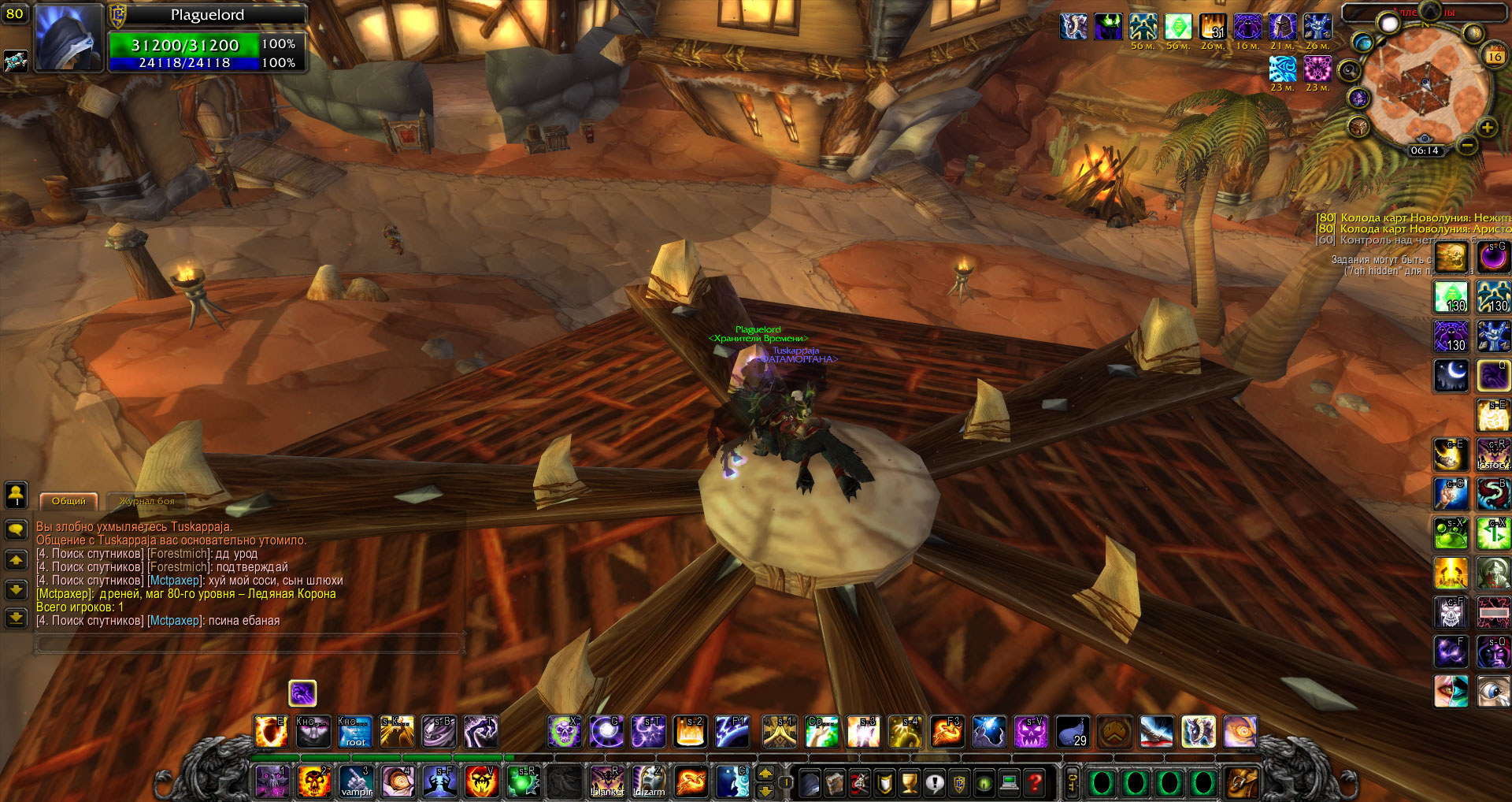This screenshot has width=1512, height=802.
Task: Zoom out the minimap with minus button
Action: [1466, 146]
